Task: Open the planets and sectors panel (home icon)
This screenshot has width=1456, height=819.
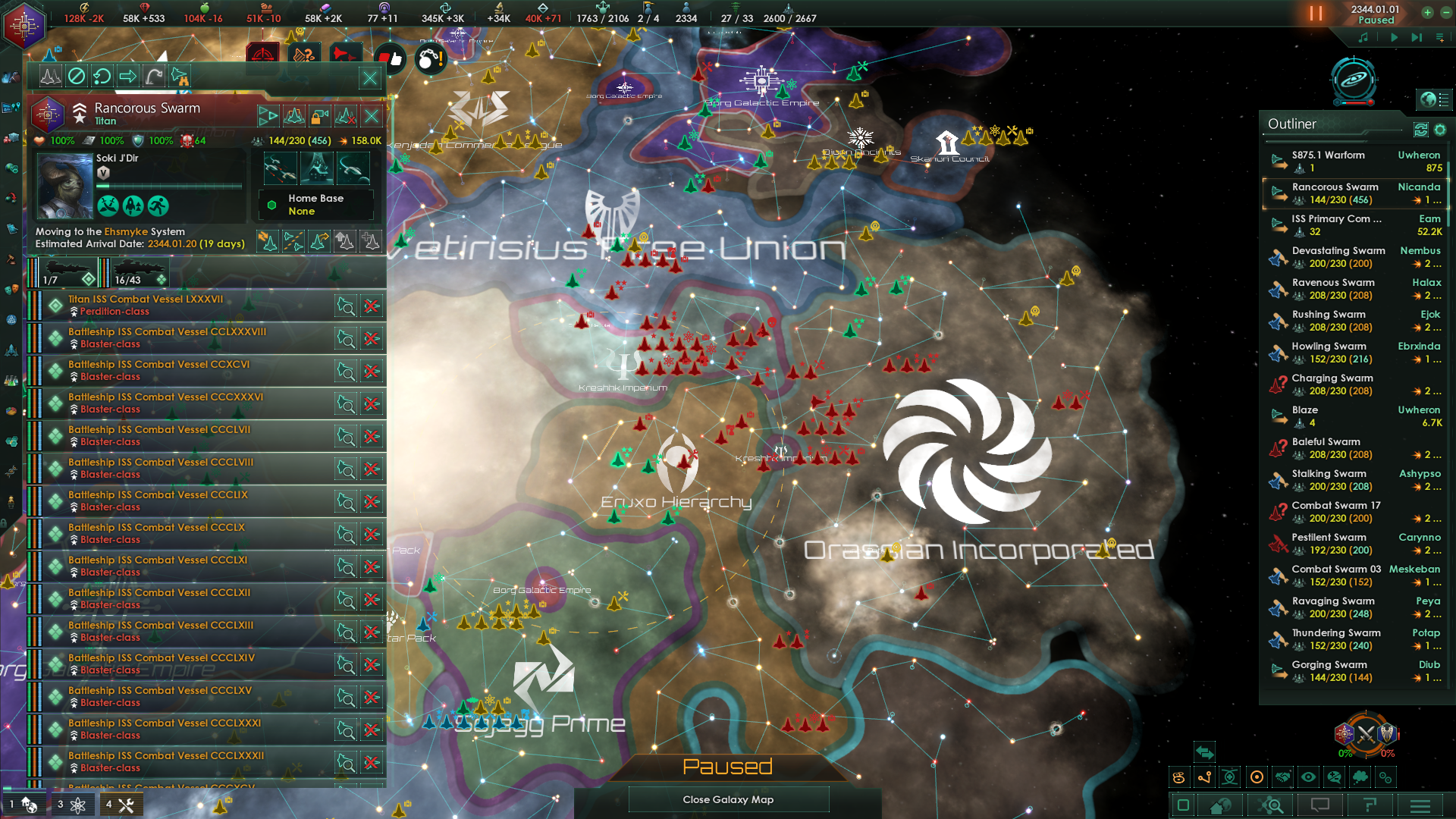Action: 1219,805
